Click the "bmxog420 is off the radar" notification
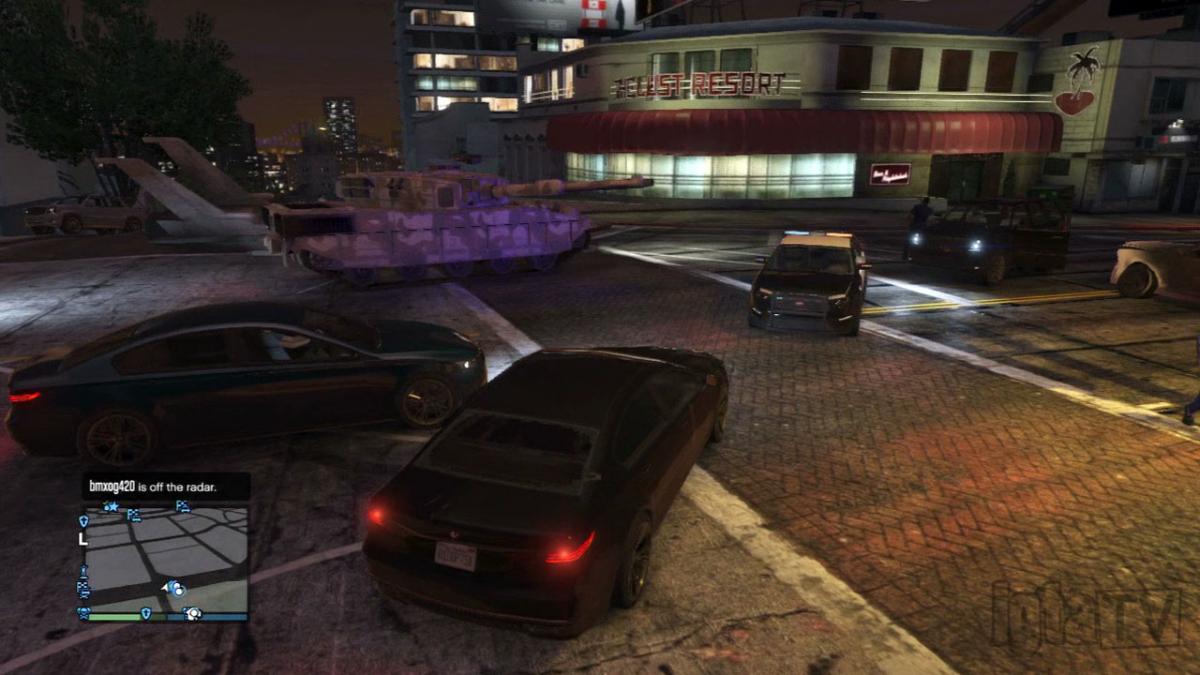This screenshot has height=675, width=1200. [153, 487]
